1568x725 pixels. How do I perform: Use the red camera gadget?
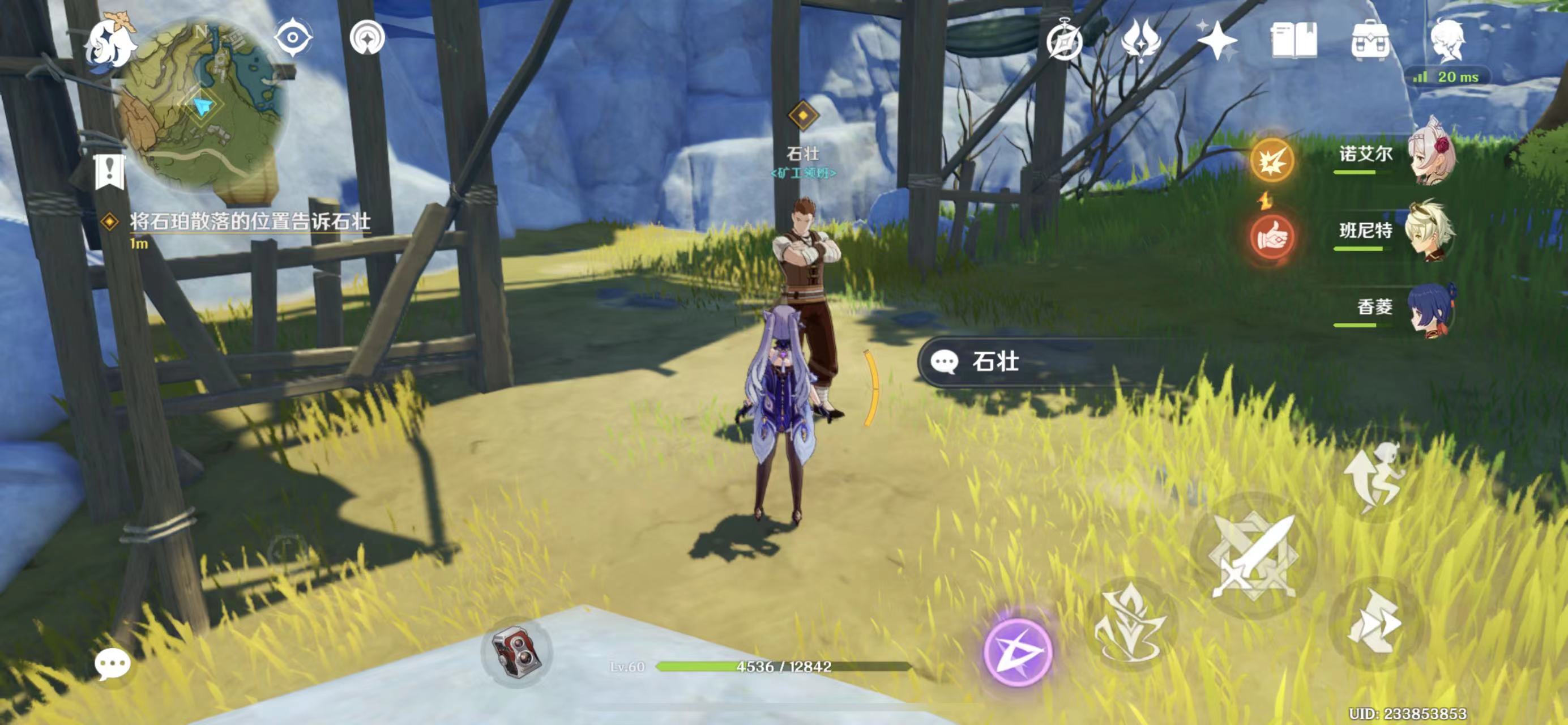coord(516,652)
